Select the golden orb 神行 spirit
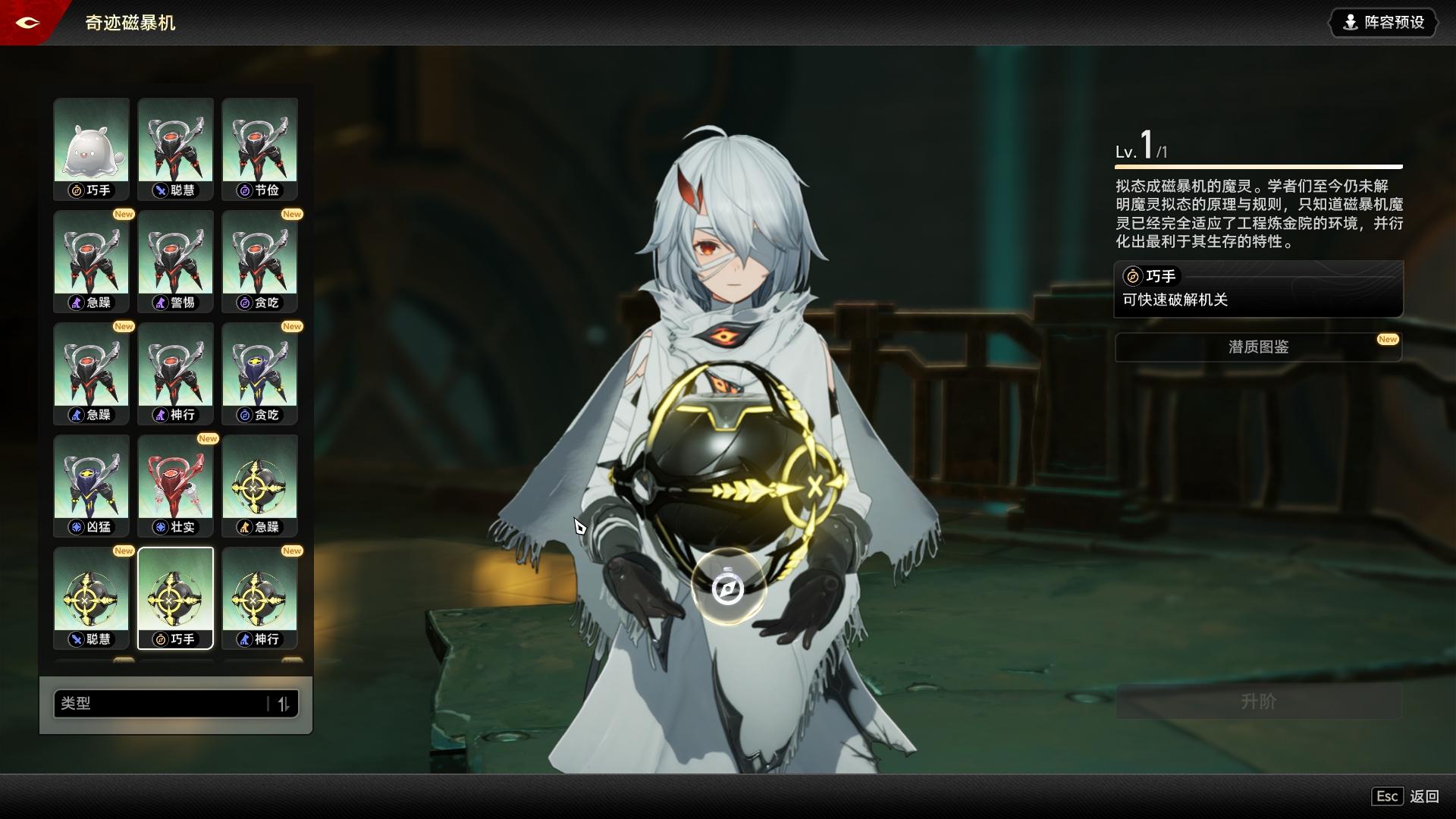The image size is (1456, 819). click(x=259, y=598)
